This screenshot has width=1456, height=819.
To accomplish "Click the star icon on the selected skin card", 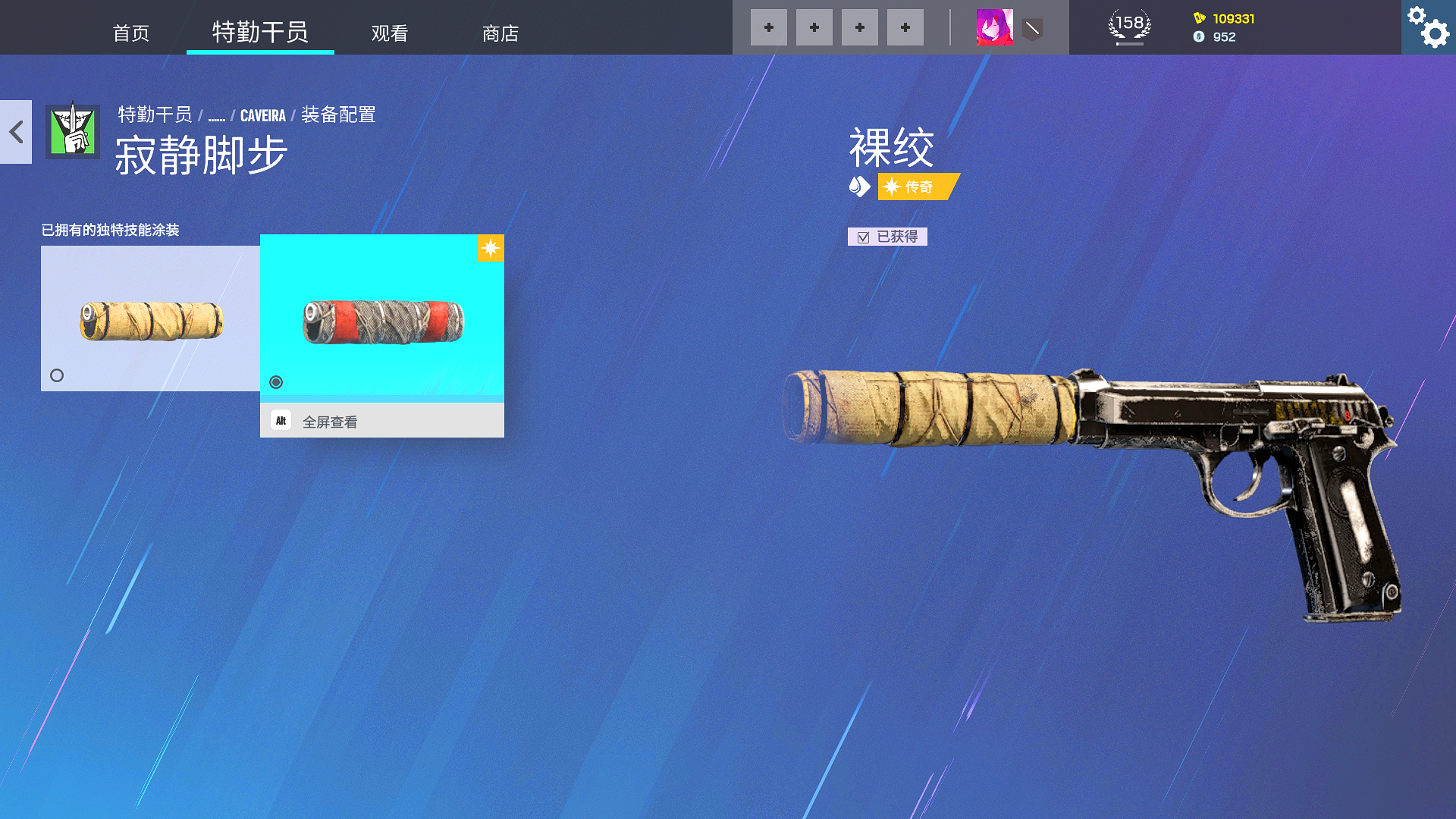I will tap(491, 248).
